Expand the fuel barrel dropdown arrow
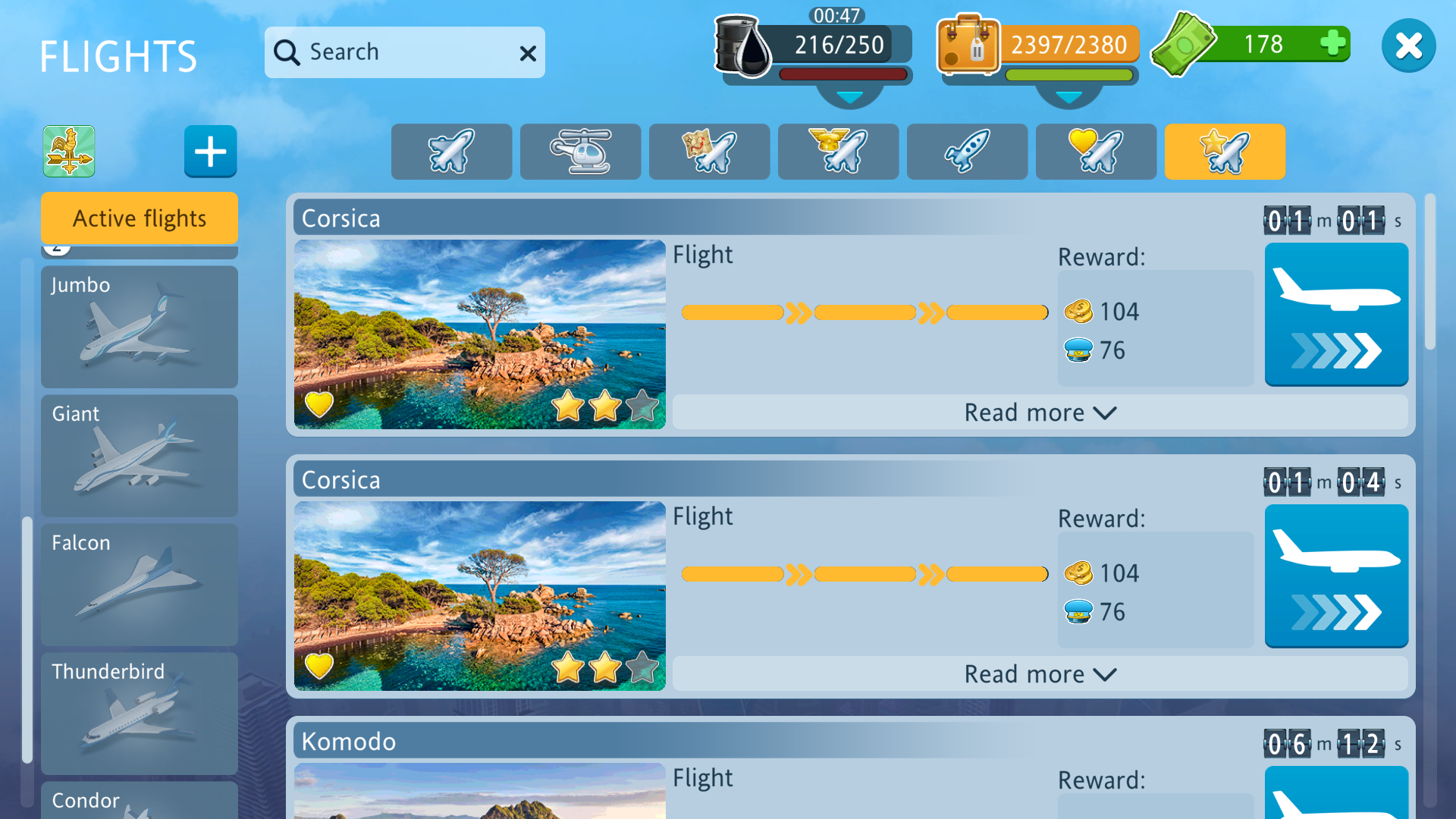Image resolution: width=1456 pixels, height=819 pixels. tap(849, 98)
